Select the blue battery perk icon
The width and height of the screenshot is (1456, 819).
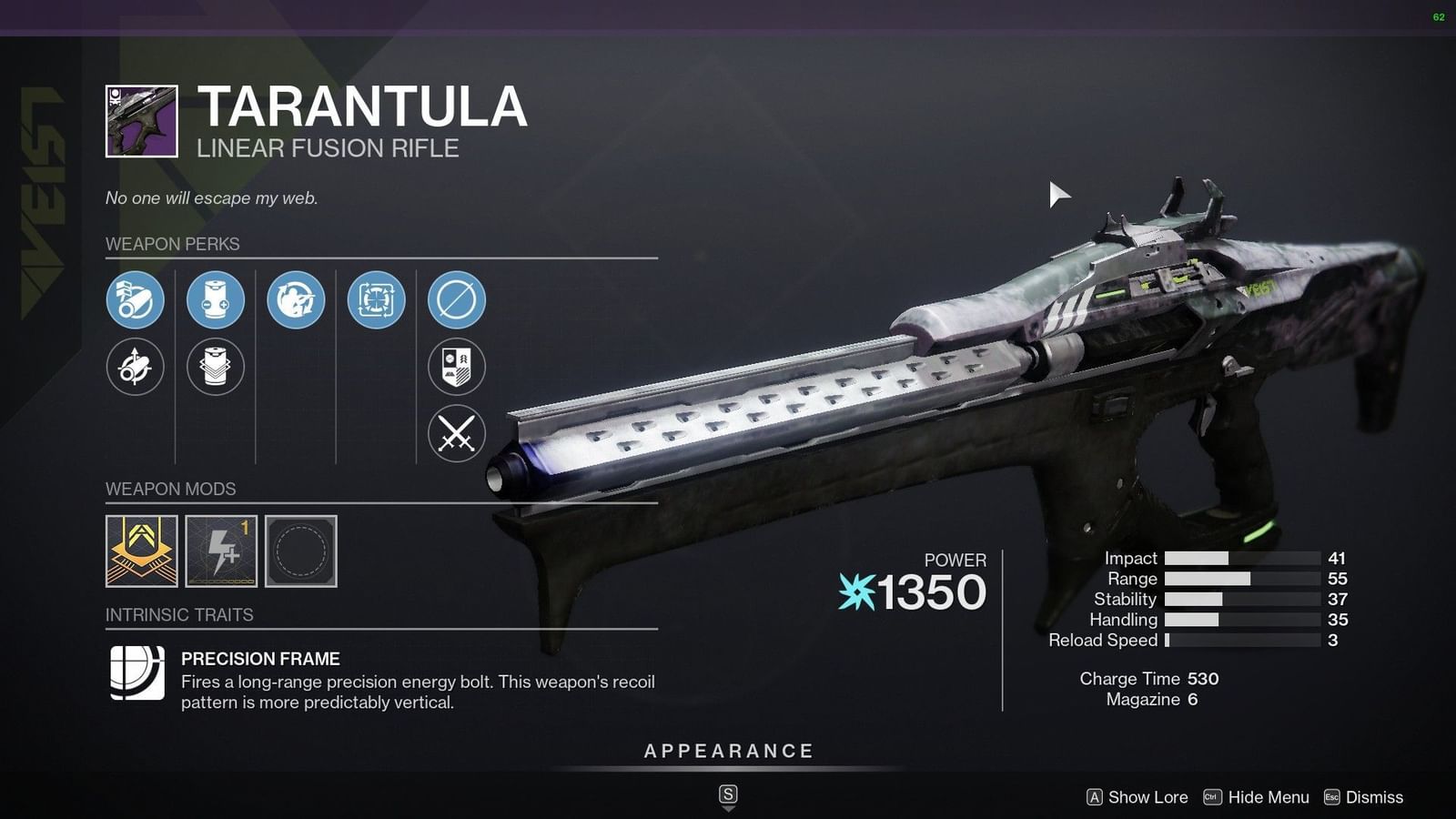[215, 300]
